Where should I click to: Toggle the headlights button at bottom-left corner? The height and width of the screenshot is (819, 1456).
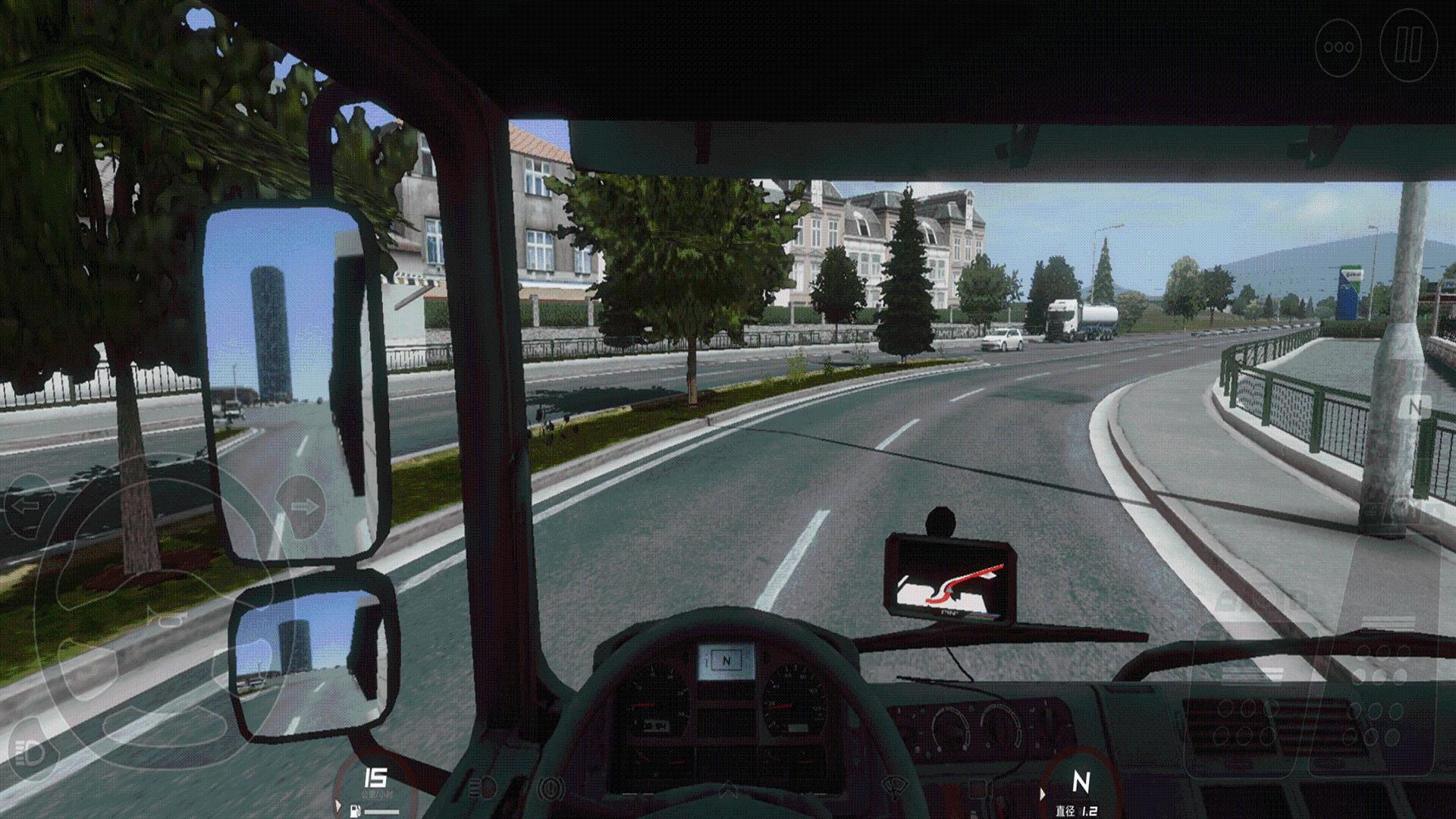tap(29, 753)
